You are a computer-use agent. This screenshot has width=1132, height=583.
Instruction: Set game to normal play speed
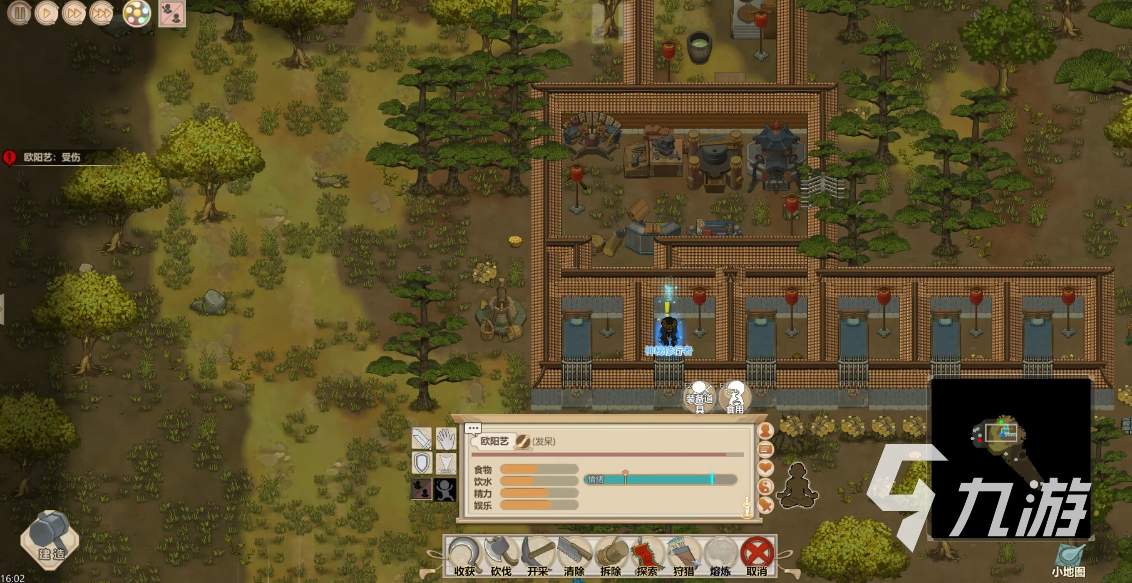[47, 13]
